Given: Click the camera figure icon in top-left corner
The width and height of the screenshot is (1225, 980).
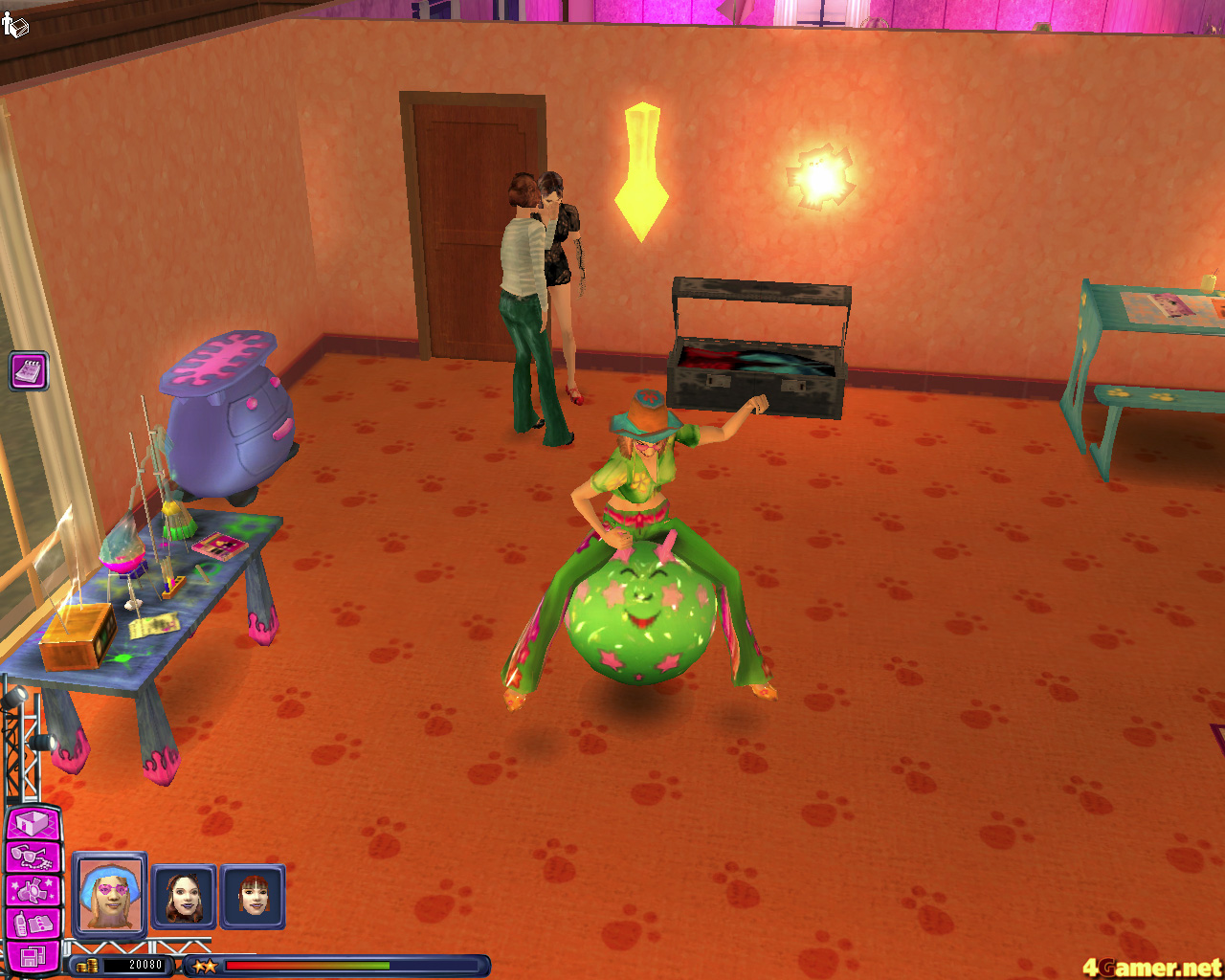Looking at the screenshot, I should [16, 26].
